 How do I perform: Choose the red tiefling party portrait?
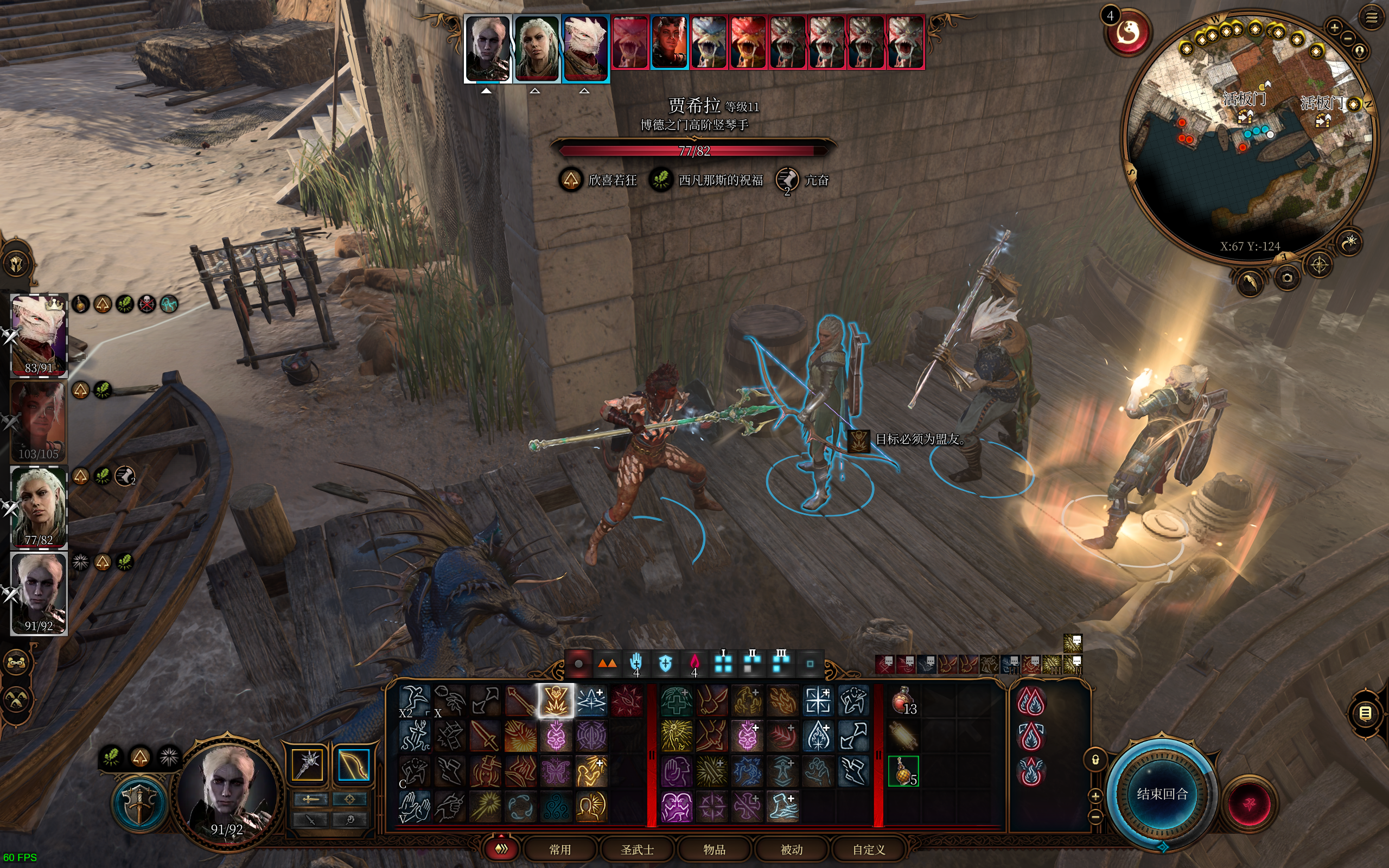point(39,421)
